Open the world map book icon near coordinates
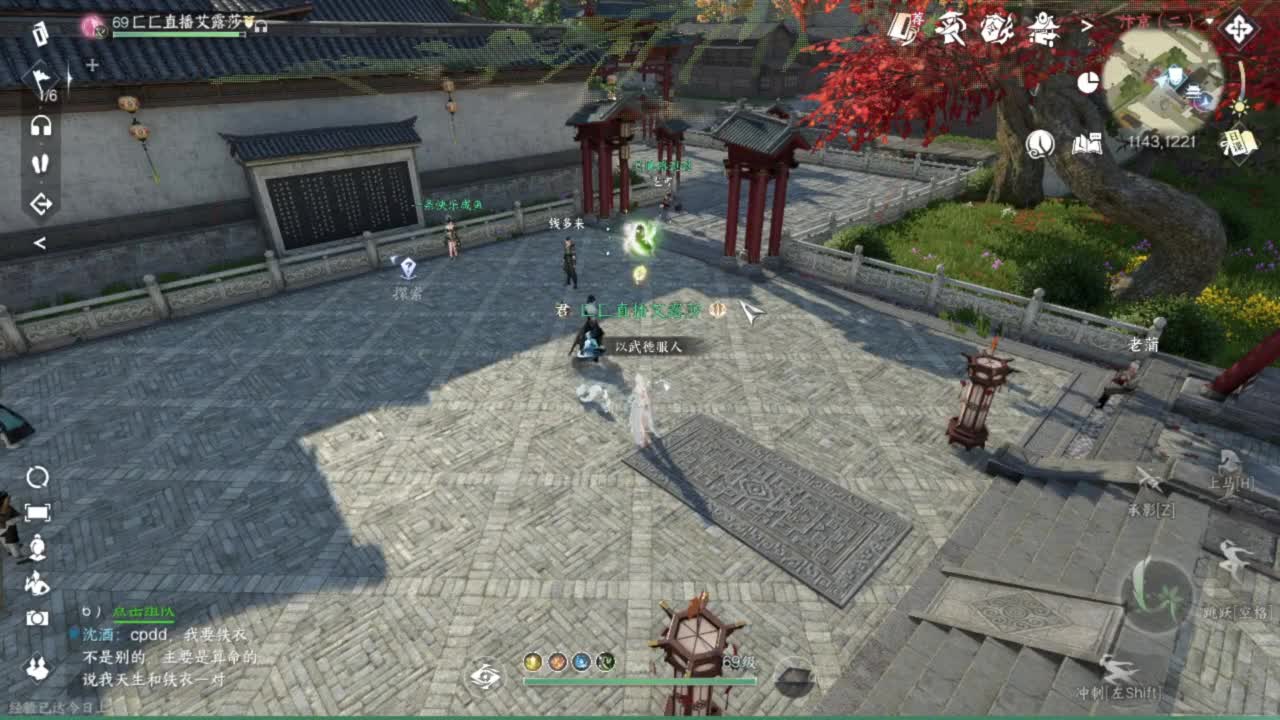The height and width of the screenshot is (720, 1280). (x=1088, y=145)
